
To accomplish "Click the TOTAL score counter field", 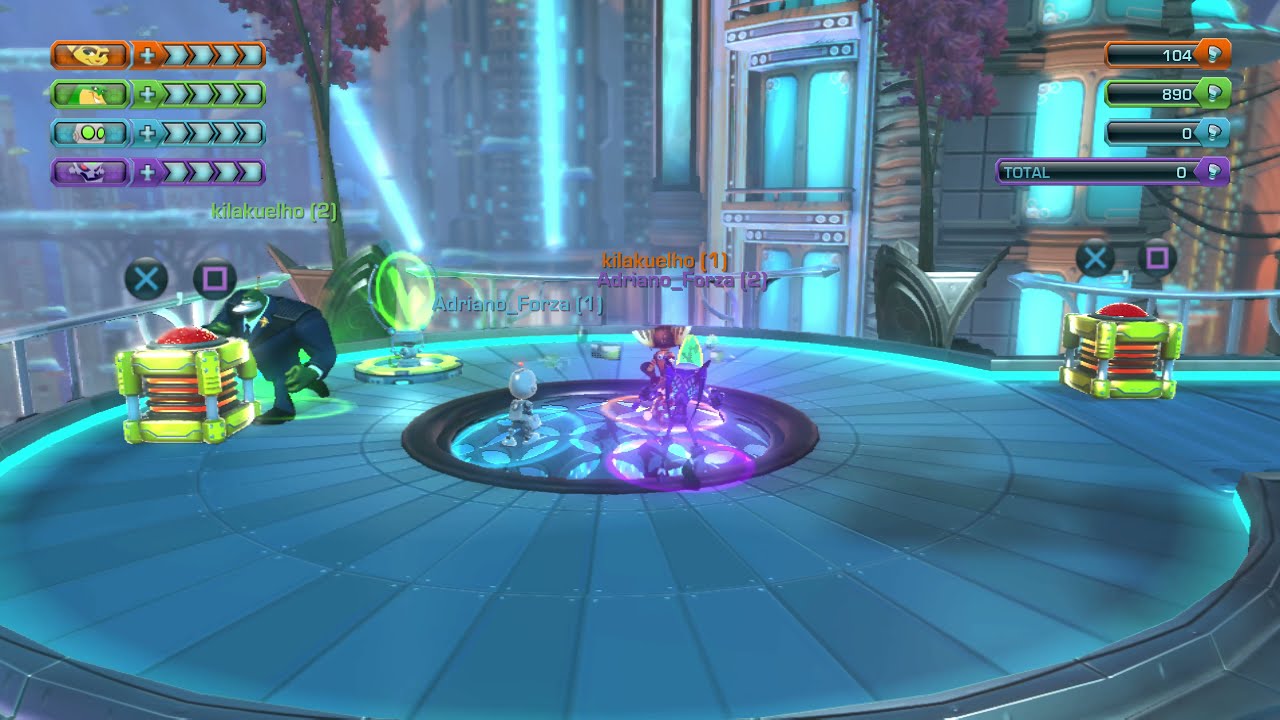I will [1090, 171].
